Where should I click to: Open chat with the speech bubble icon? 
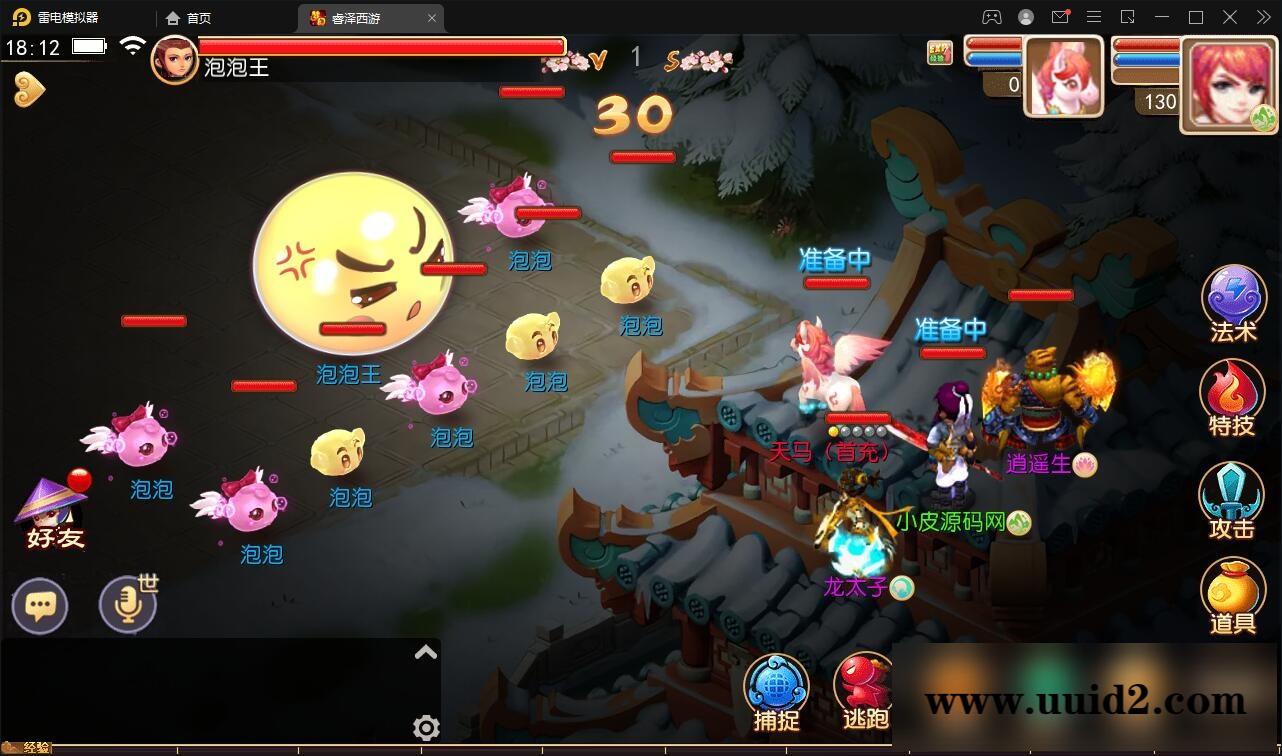click(40, 605)
